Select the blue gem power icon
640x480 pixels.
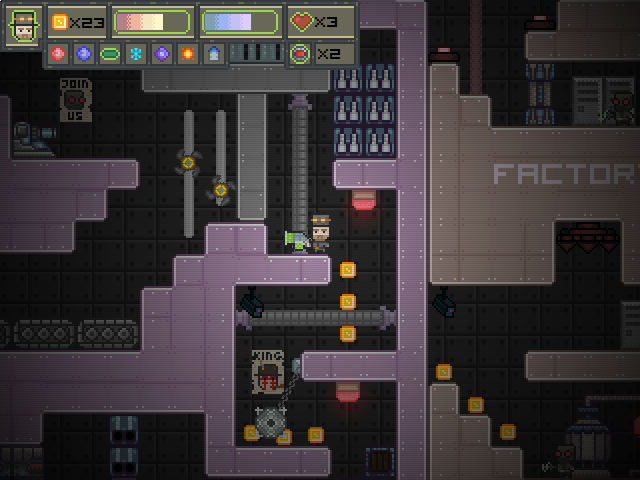point(84,53)
